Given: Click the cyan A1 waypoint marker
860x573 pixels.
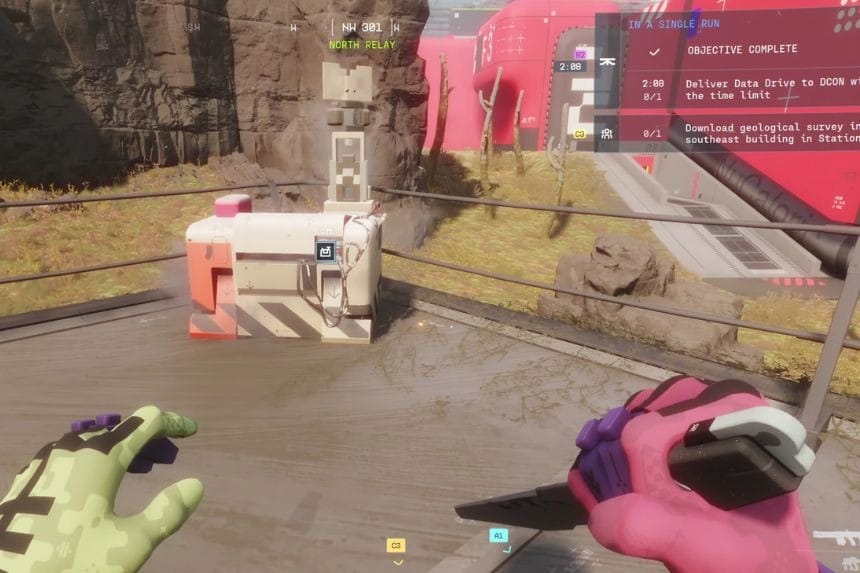Looking at the screenshot, I should coord(498,536).
